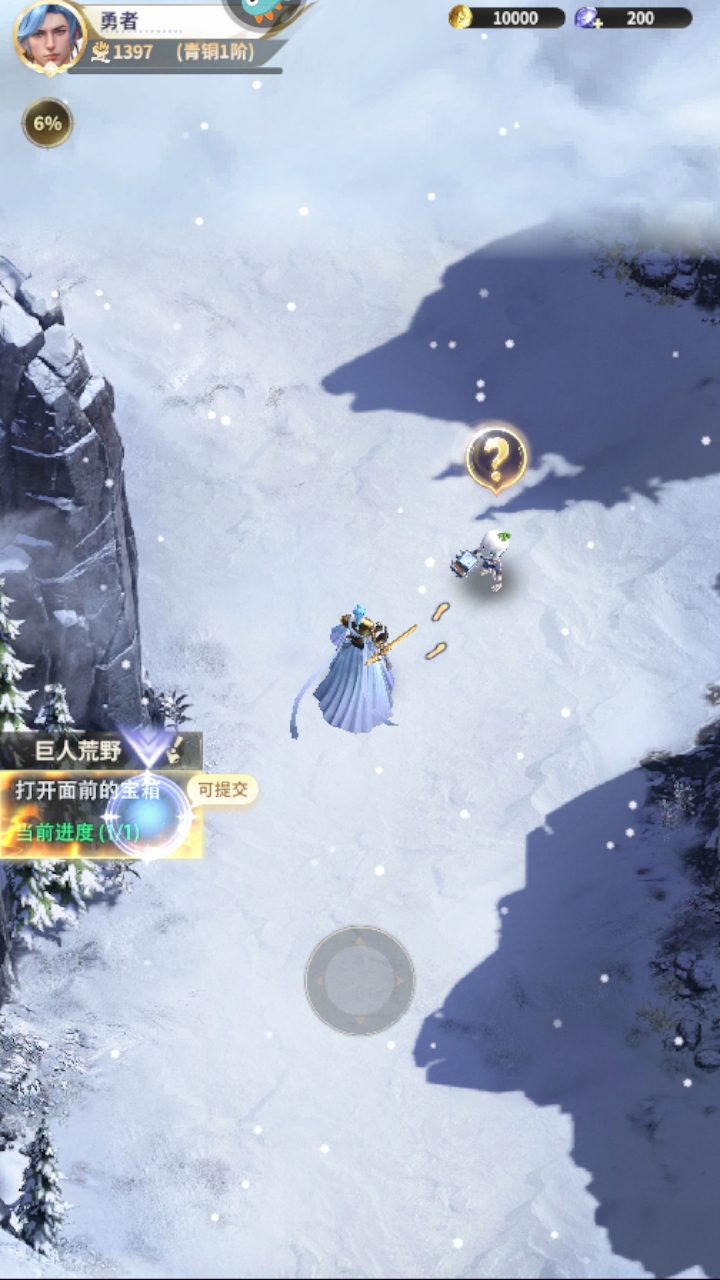This screenshot has height=1280, width=720.
Task: Tap the 可提交 bubble
Action: (x=222, y=789)
